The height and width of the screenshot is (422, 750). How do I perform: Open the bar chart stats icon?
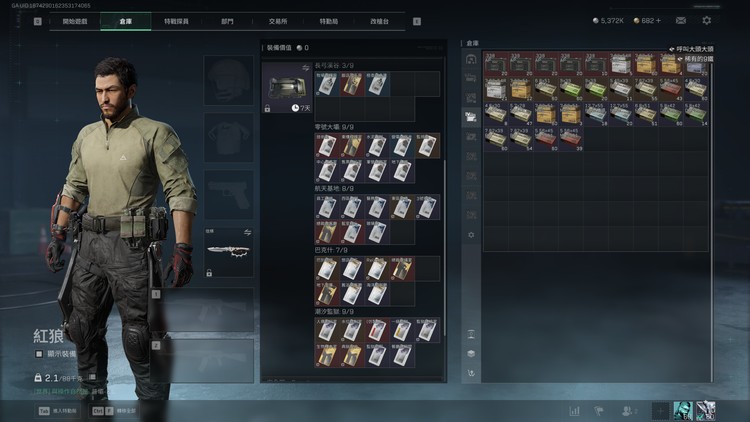tap(575, 410)
